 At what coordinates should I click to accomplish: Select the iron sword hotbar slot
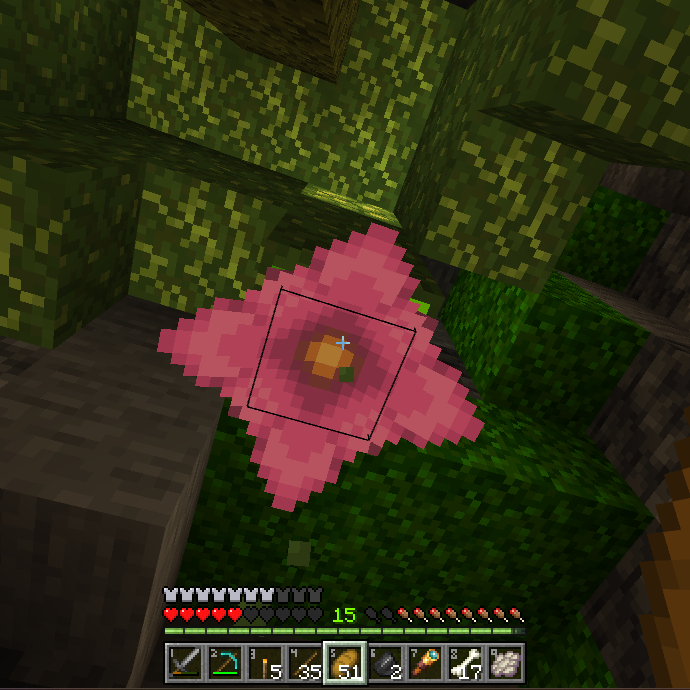[x=185, y=663]
